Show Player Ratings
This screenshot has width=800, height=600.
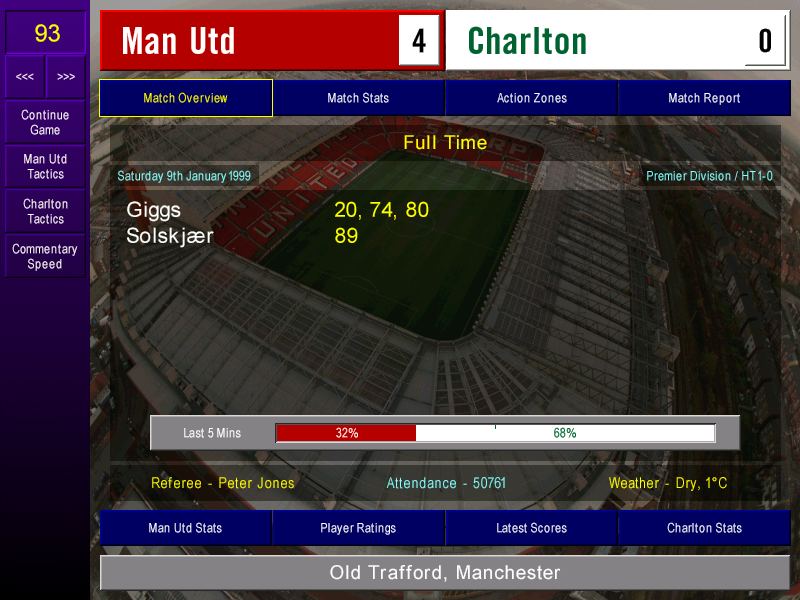point(358,528)
